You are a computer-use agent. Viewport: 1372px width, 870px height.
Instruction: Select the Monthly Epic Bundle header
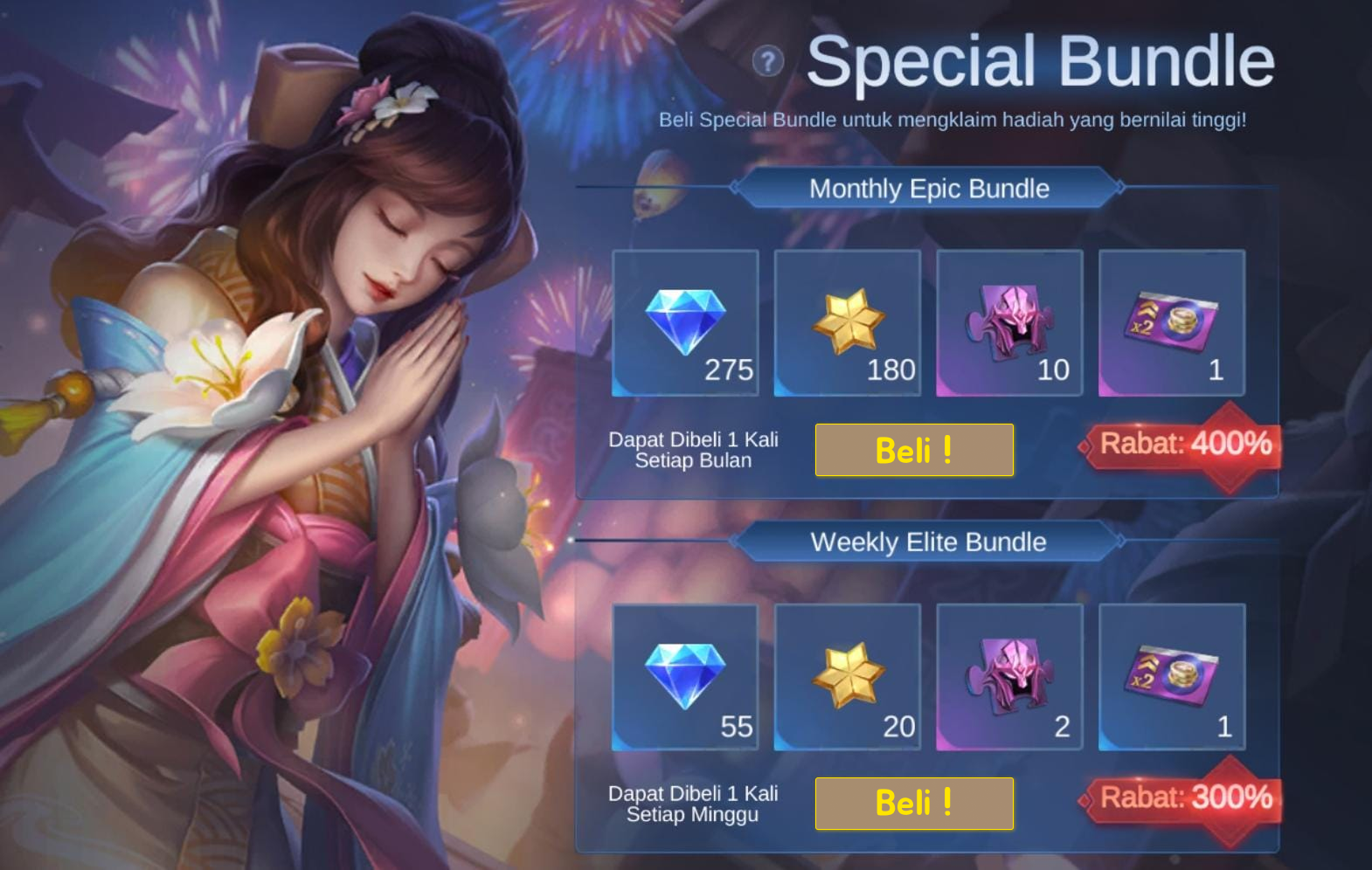click(928, 188)
